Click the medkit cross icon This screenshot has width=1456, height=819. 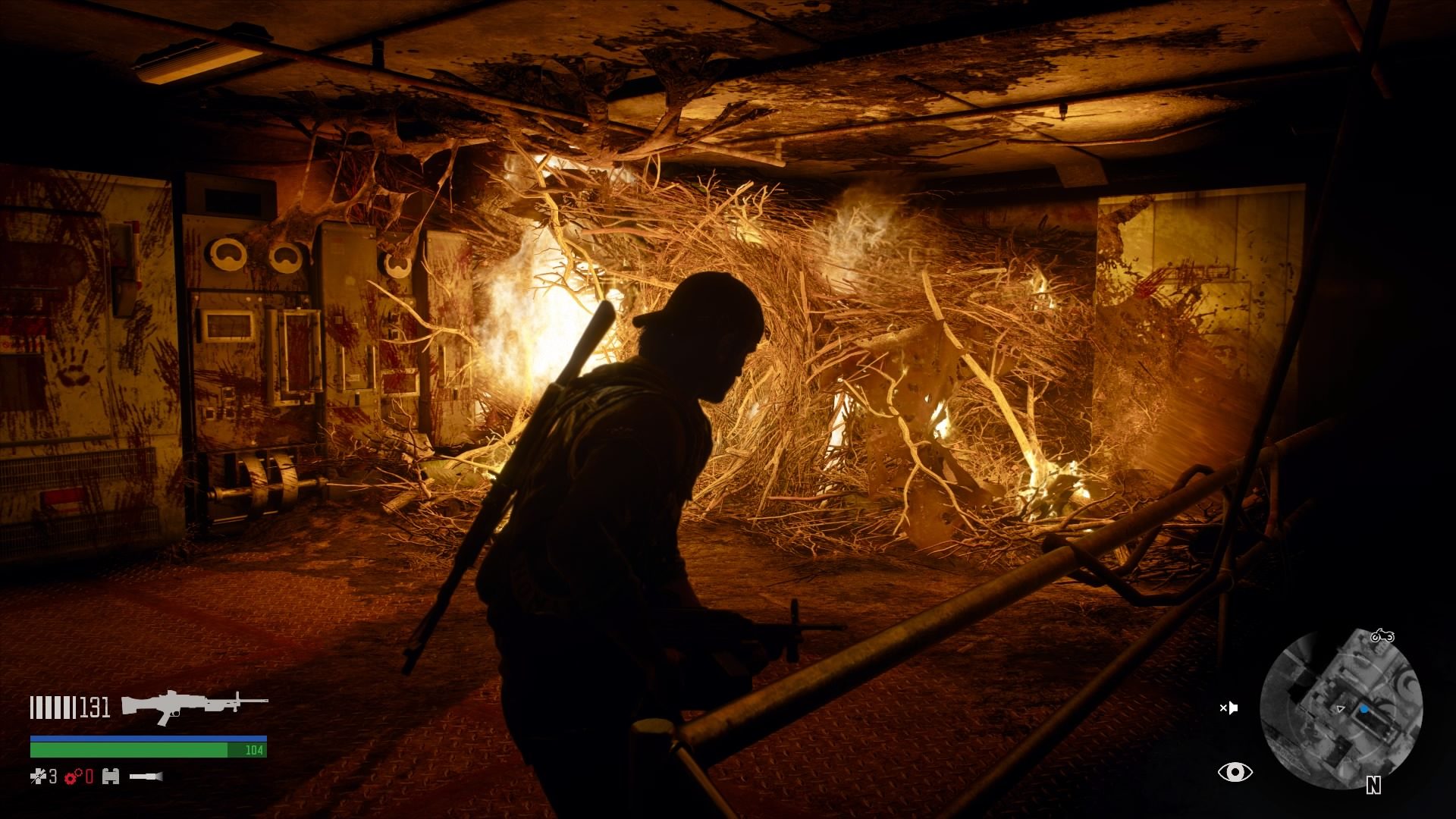(x=39, y=776)
